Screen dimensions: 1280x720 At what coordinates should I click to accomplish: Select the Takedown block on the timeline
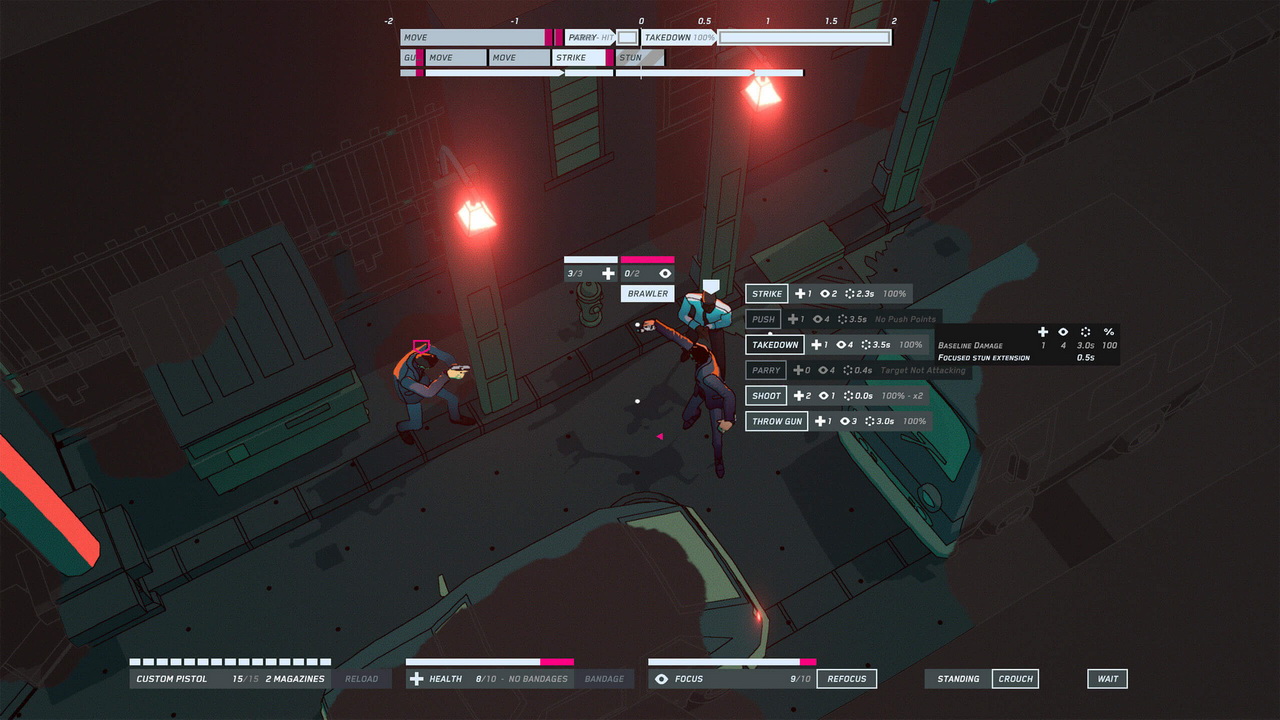click(680, 38)
